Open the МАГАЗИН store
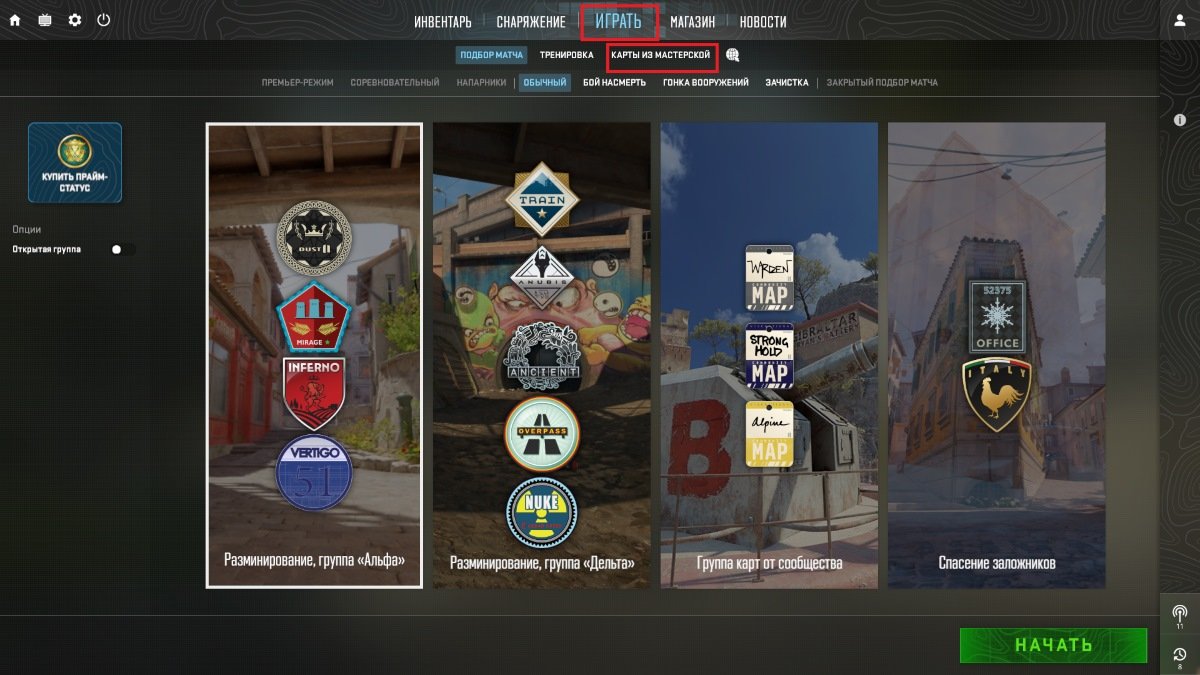 [x=692, y=22]
